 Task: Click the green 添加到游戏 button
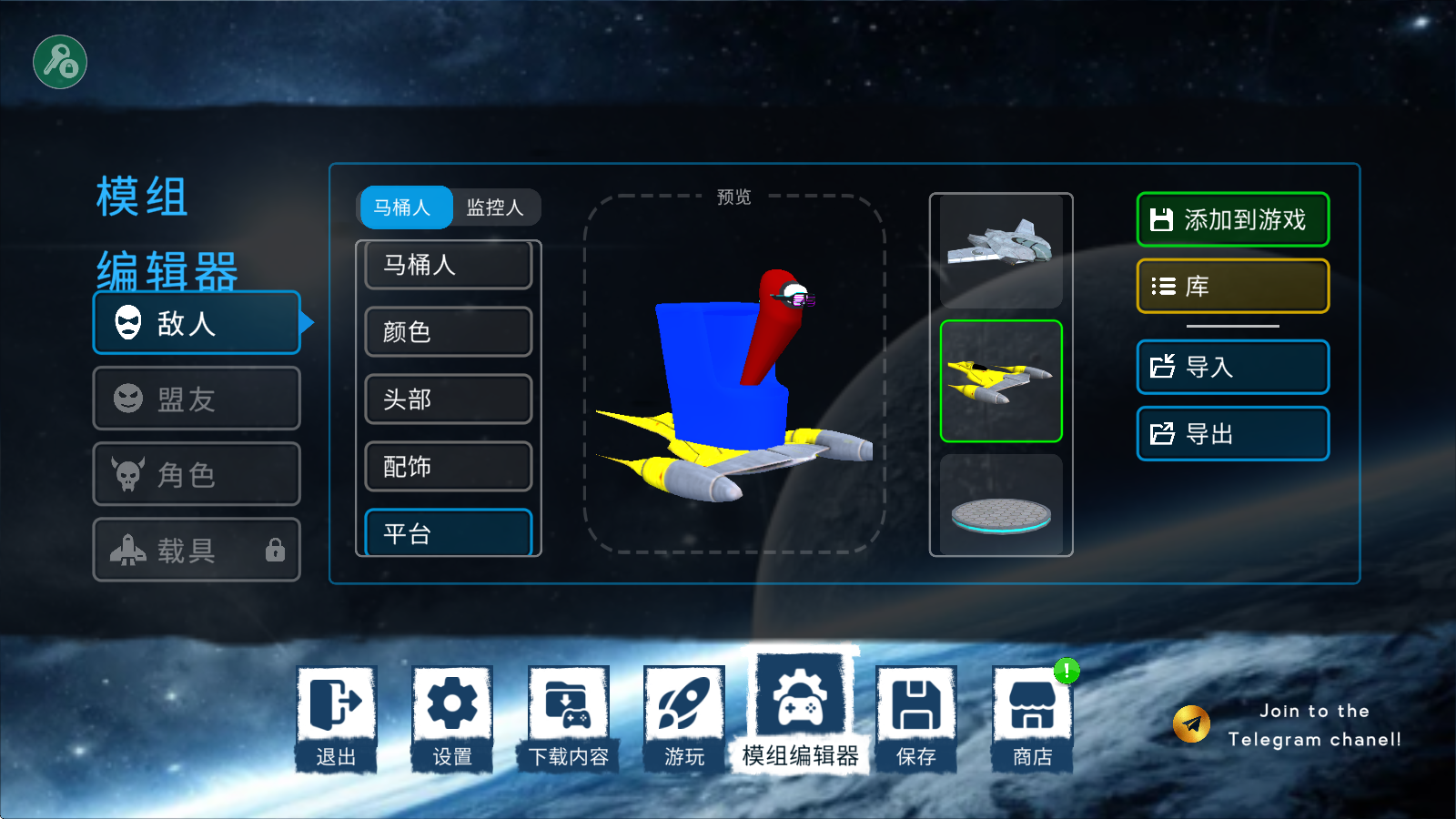tap(1232, 219)
